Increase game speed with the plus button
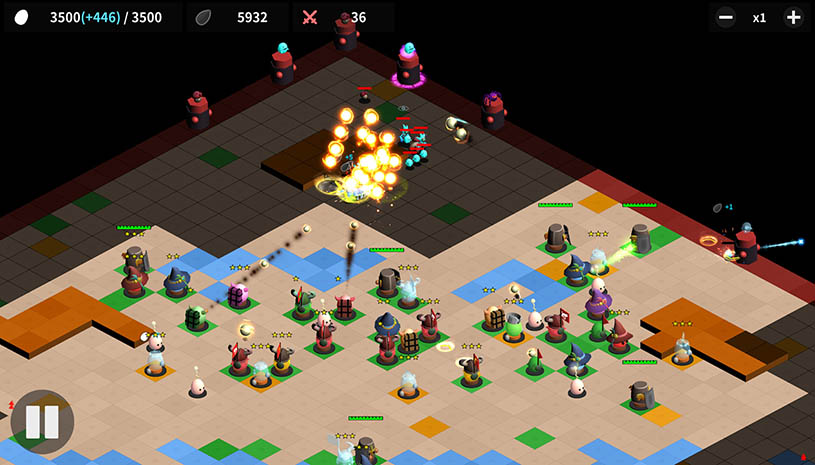815x465 pixels. click(793, 17)
